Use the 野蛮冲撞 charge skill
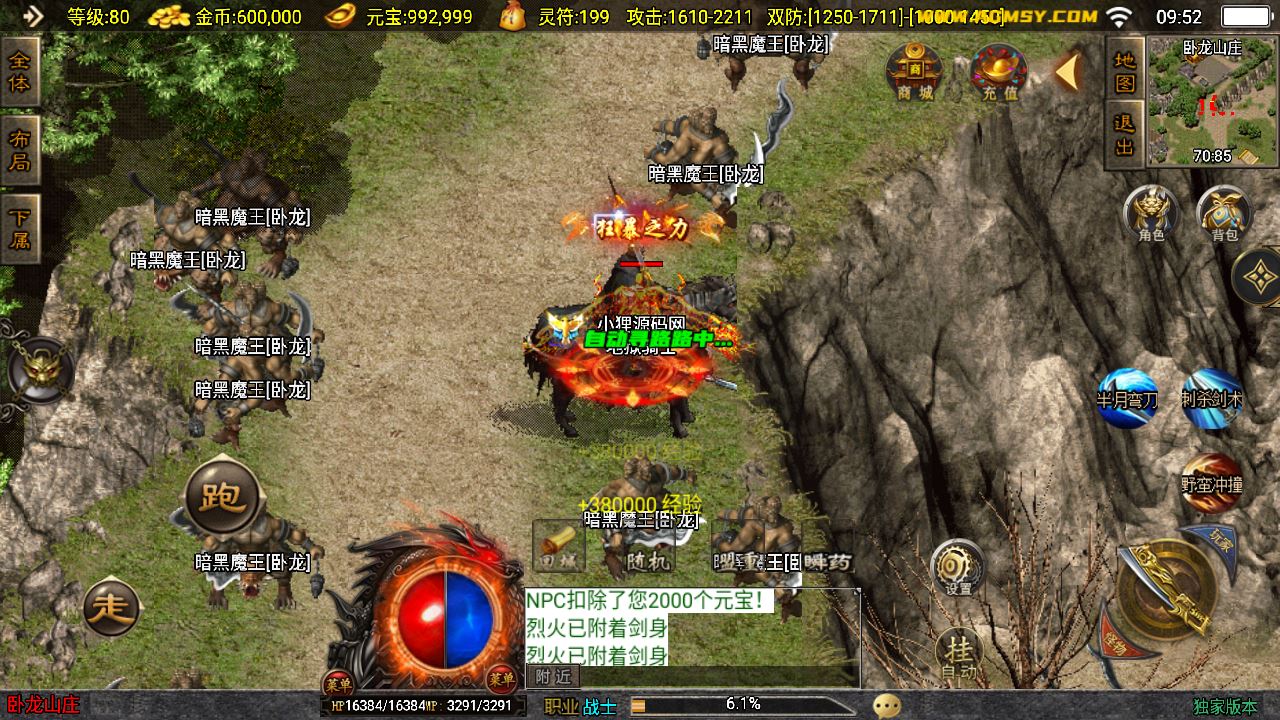Viewport: 1280px width, 720px height. [1211, 483]
